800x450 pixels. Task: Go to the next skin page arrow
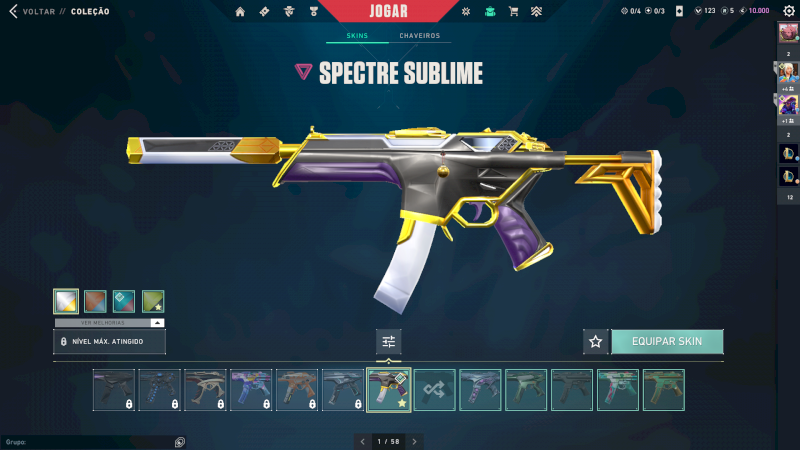(x=415, y=441)
